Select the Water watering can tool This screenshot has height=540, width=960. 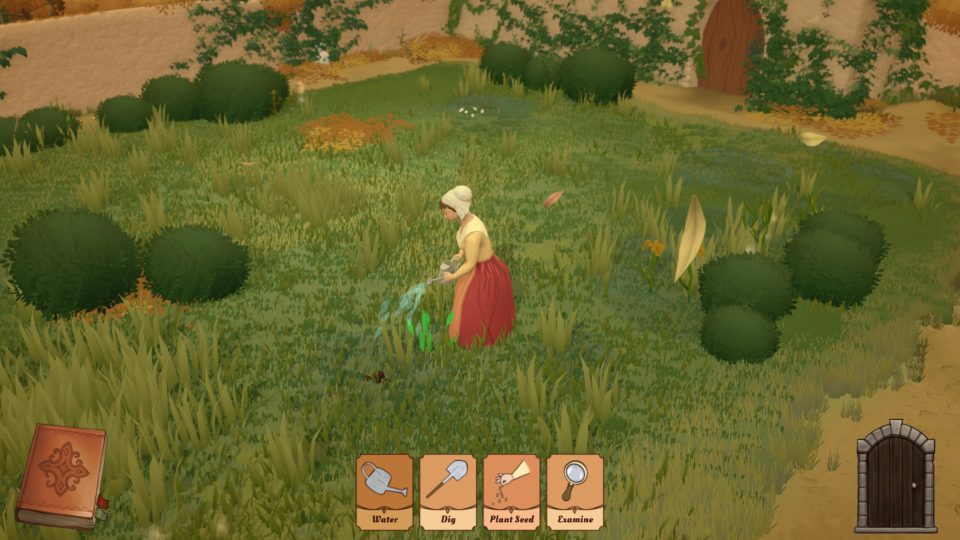[384, 490]
